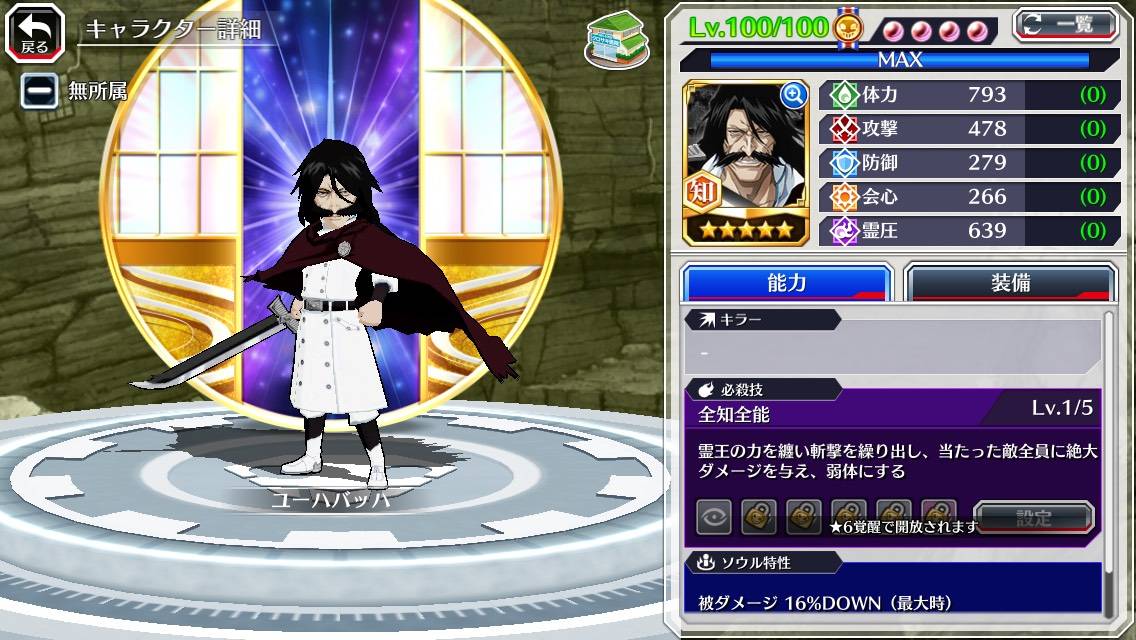The width and height of the screenshot is (1136, 640).
Task: Zoom the Yhwach portrait with magnifier
Action: point(794,95)
